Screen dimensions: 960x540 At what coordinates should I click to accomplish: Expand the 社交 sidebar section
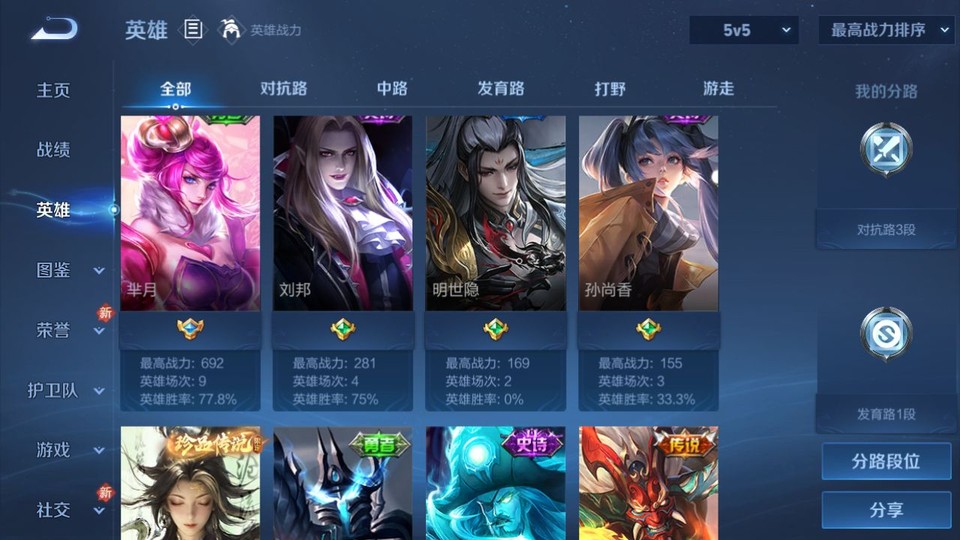click(x=68, y=510)
